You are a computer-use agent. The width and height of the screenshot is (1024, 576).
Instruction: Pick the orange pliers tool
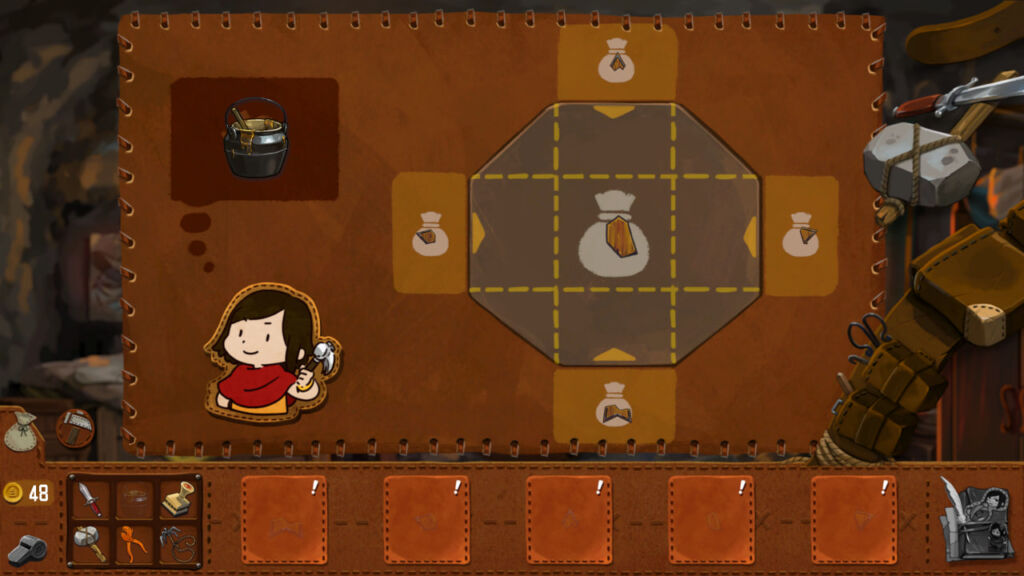point(134,542)
